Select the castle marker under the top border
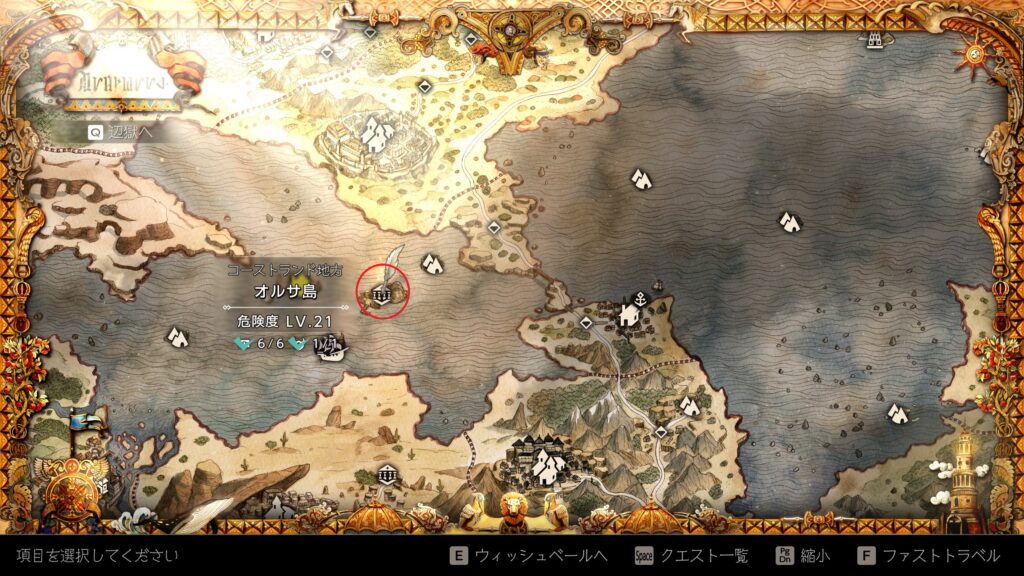Image resolution: width=1024 pixels, height=576 pixels. click(x=876, y=38)
